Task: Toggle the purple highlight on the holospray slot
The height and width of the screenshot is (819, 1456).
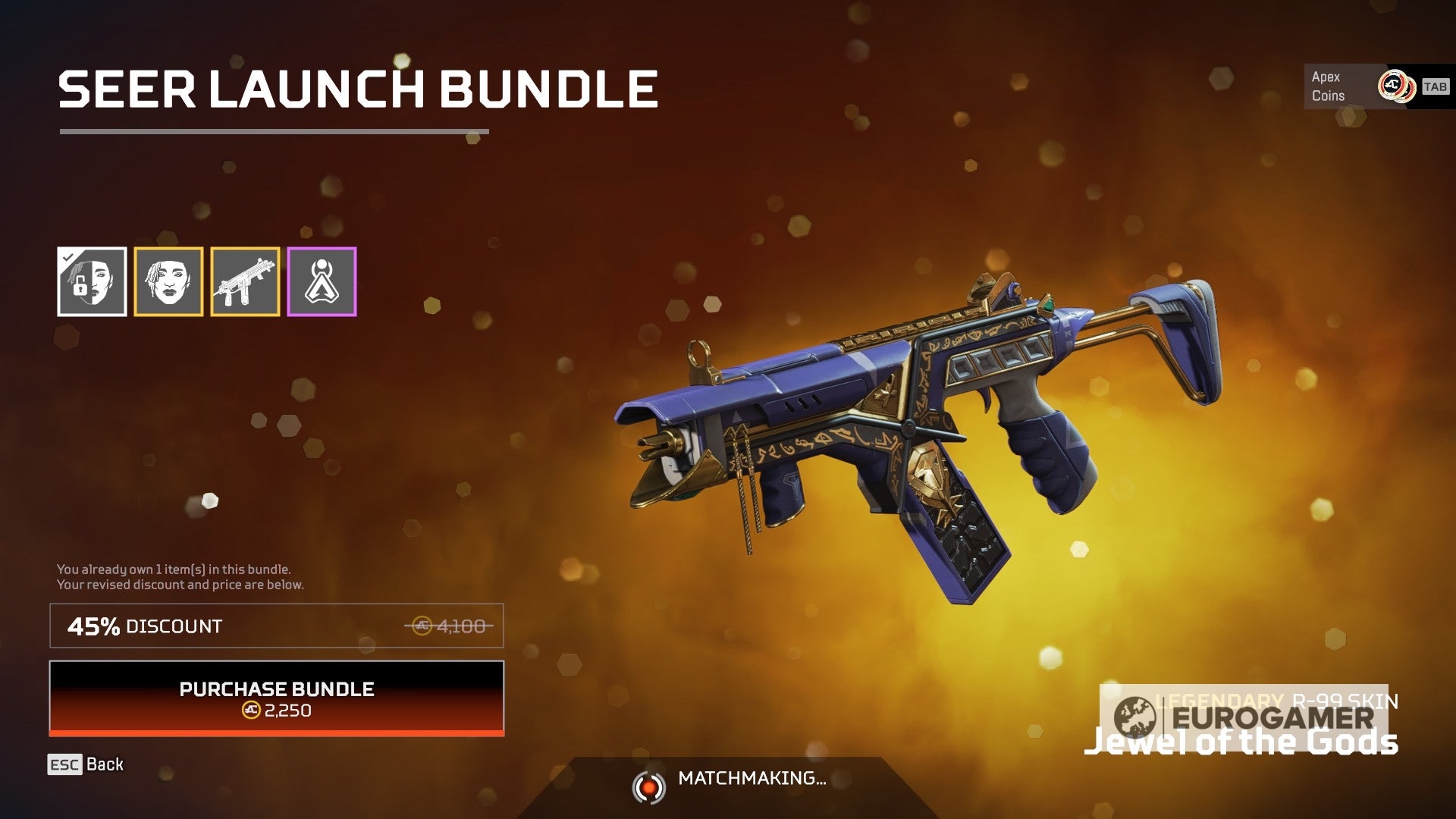Action: point(321,281)
